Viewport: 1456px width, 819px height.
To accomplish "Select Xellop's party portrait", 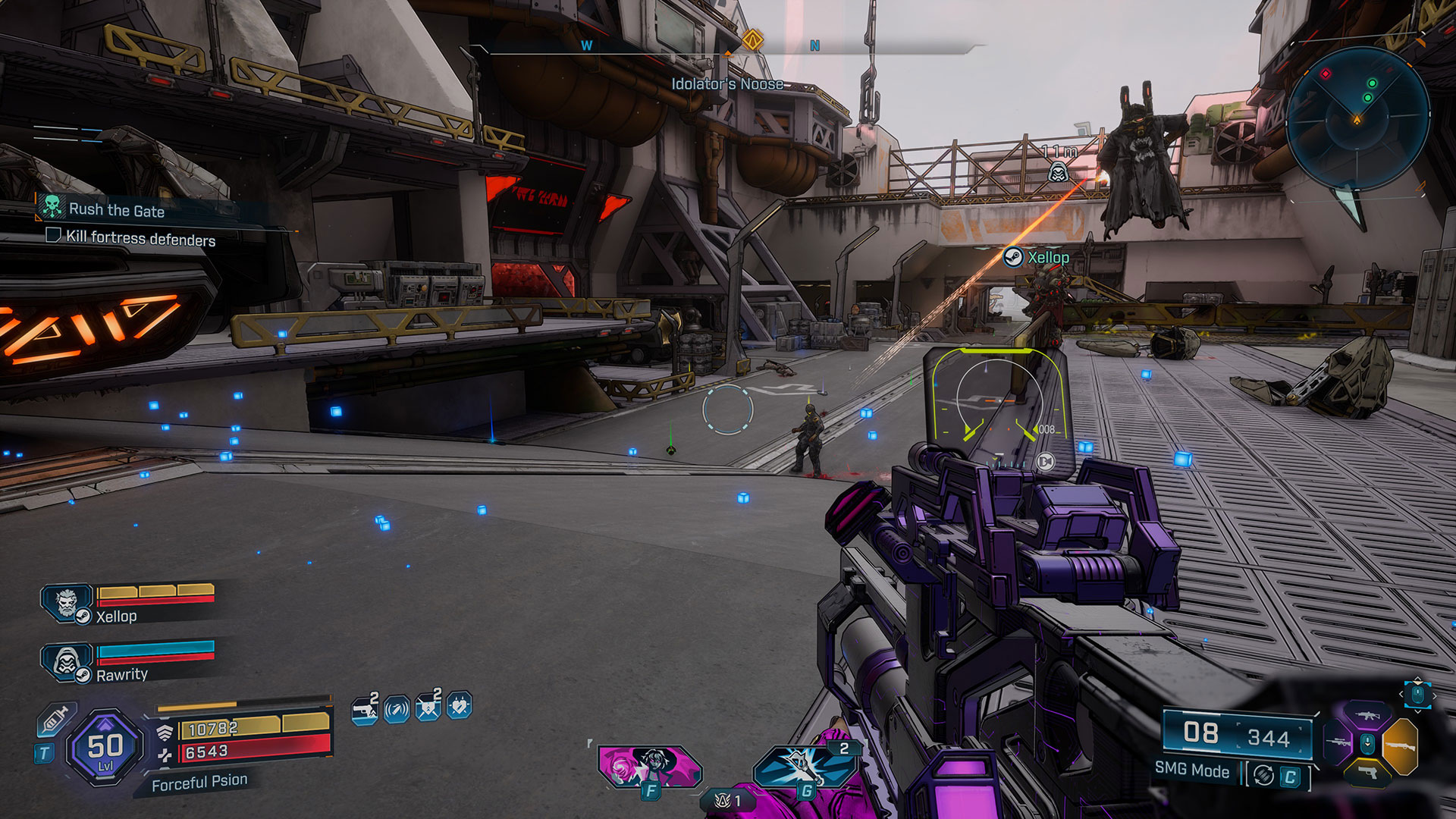I will pyautogui.click(x=67, y=604).
